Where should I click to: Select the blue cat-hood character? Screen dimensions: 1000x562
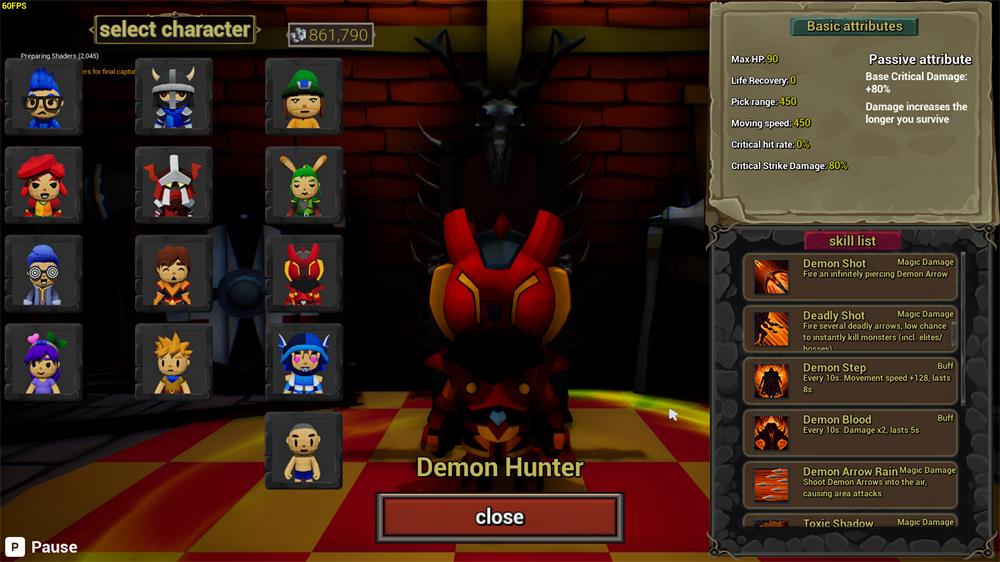[x=304, y=362]
